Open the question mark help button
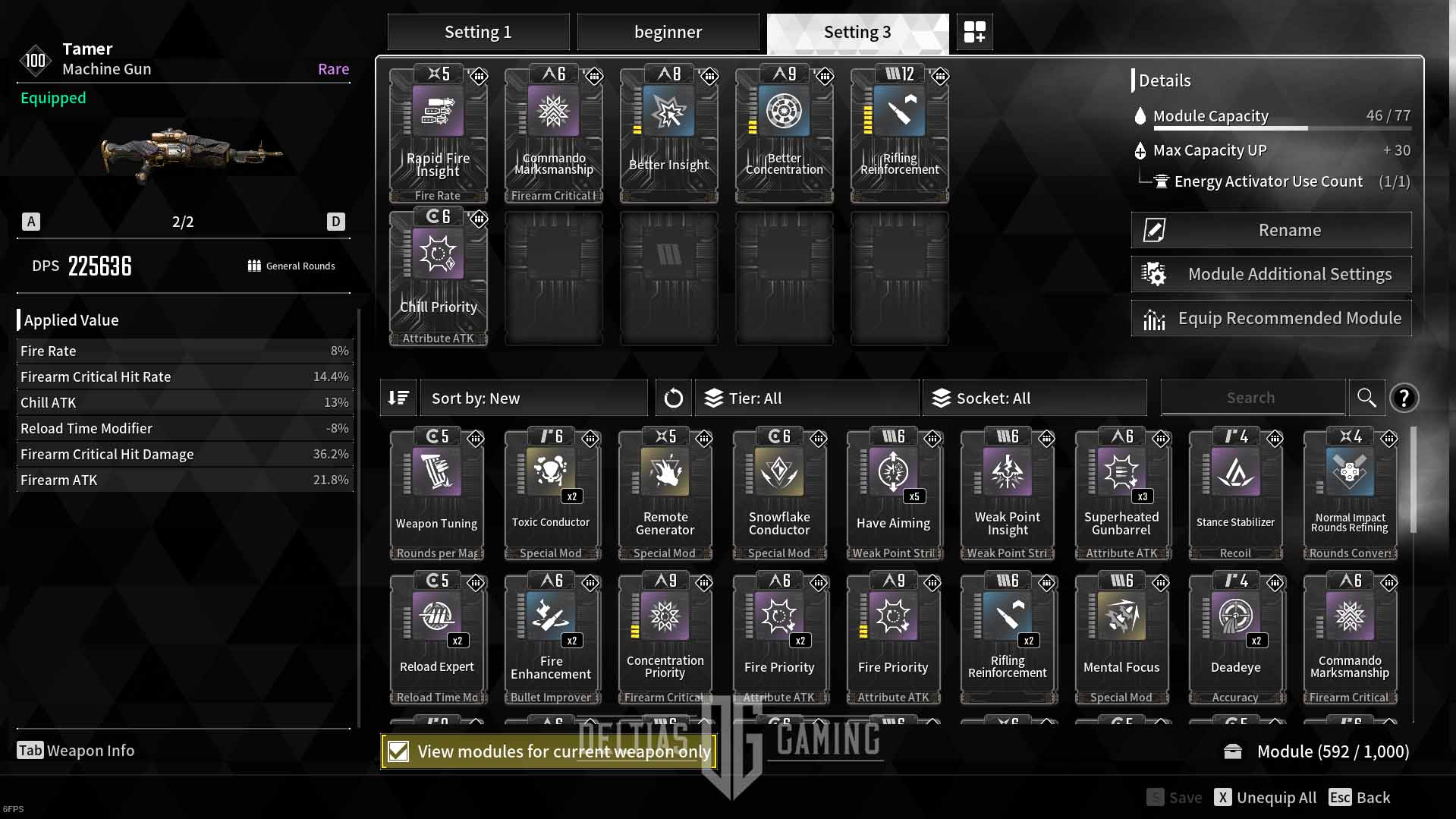The height and width of the screenshot is (819, 1456). [1404, 398]
